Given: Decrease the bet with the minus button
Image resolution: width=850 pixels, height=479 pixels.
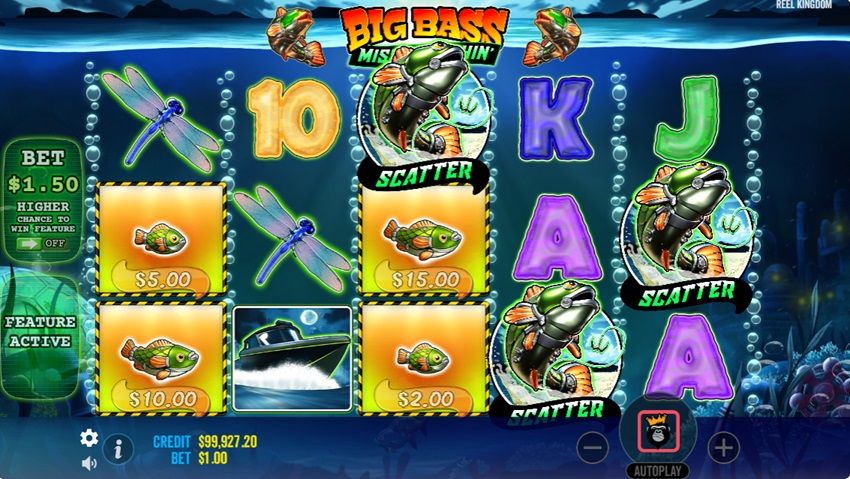Looking at the screenshot, I should (593, 448).
